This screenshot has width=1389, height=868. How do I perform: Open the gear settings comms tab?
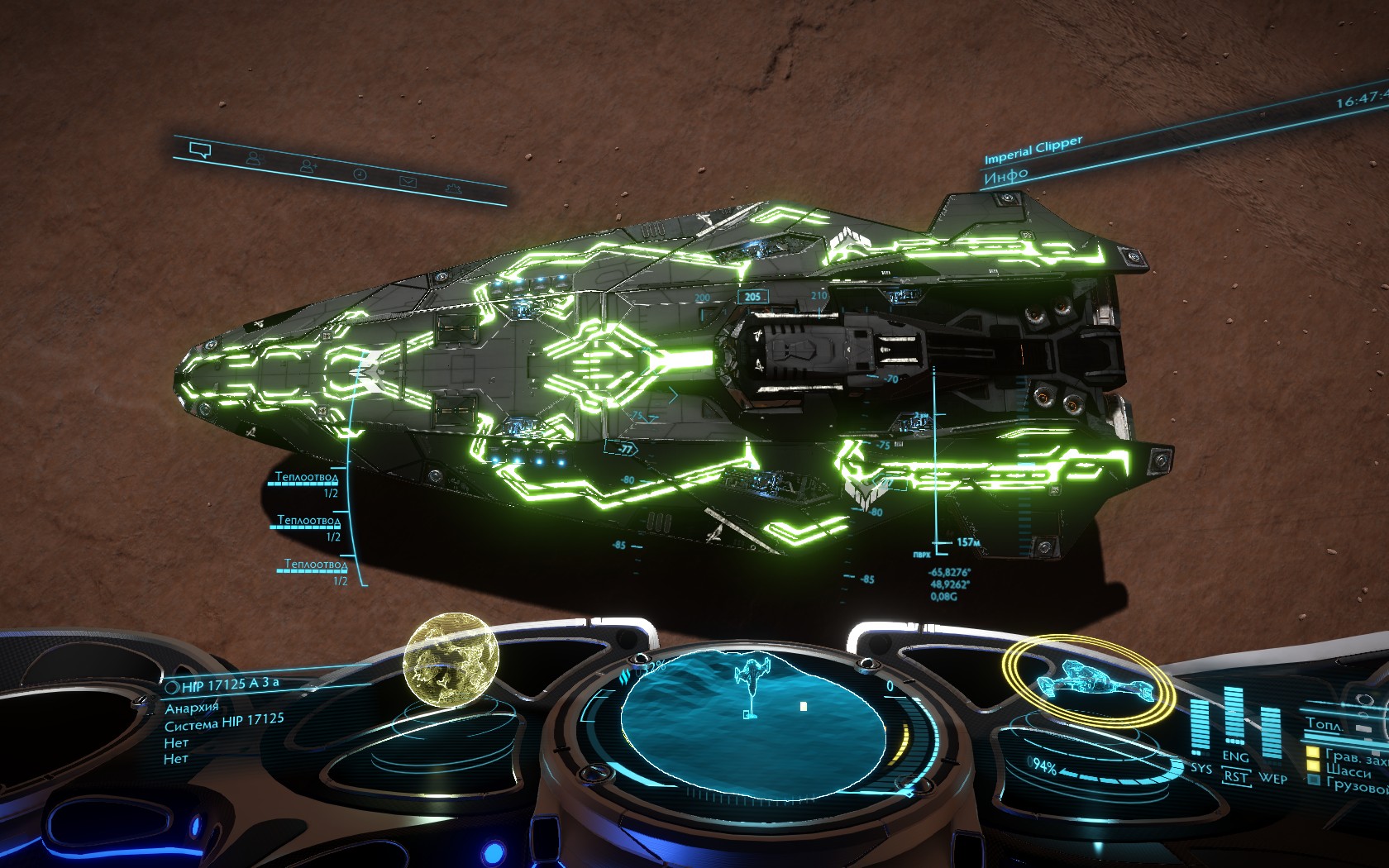(452, 188)
